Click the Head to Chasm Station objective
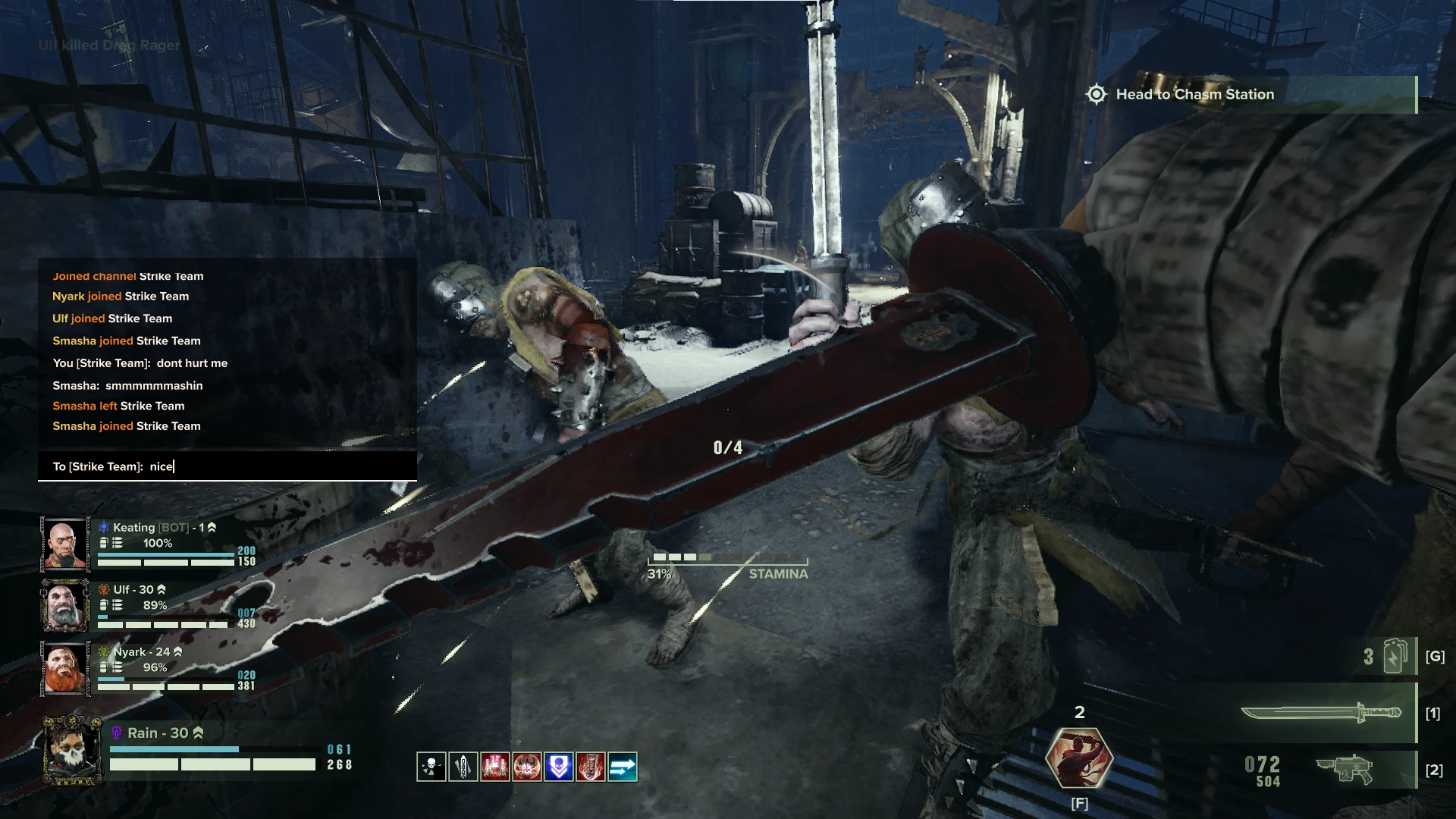 coord(1194,95)
